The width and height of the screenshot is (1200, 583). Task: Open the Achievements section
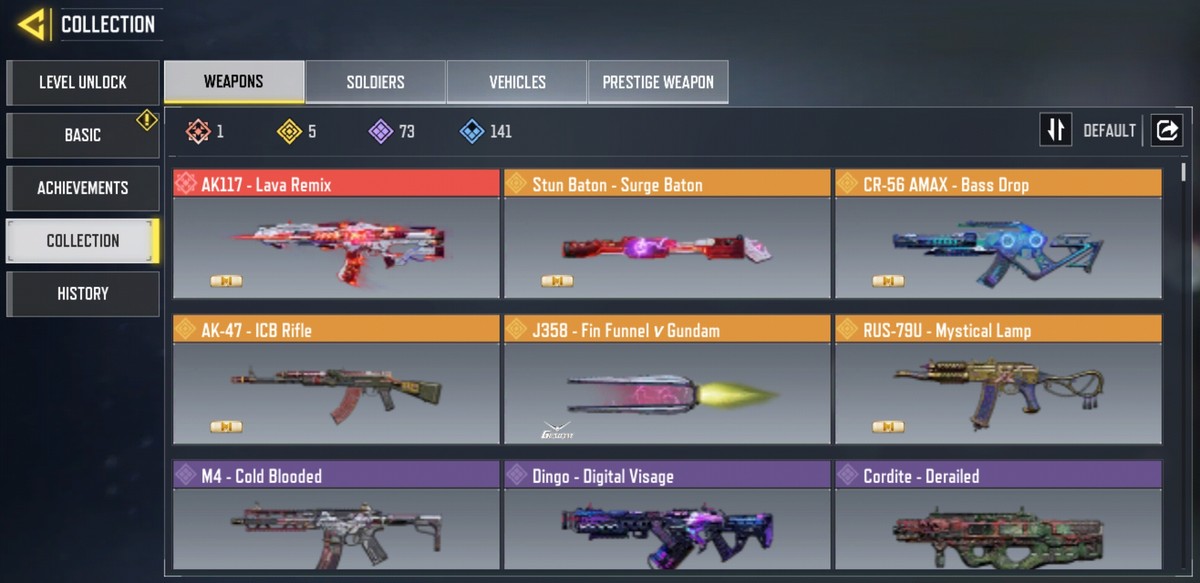pyautogui.click(x=83, y=188)
